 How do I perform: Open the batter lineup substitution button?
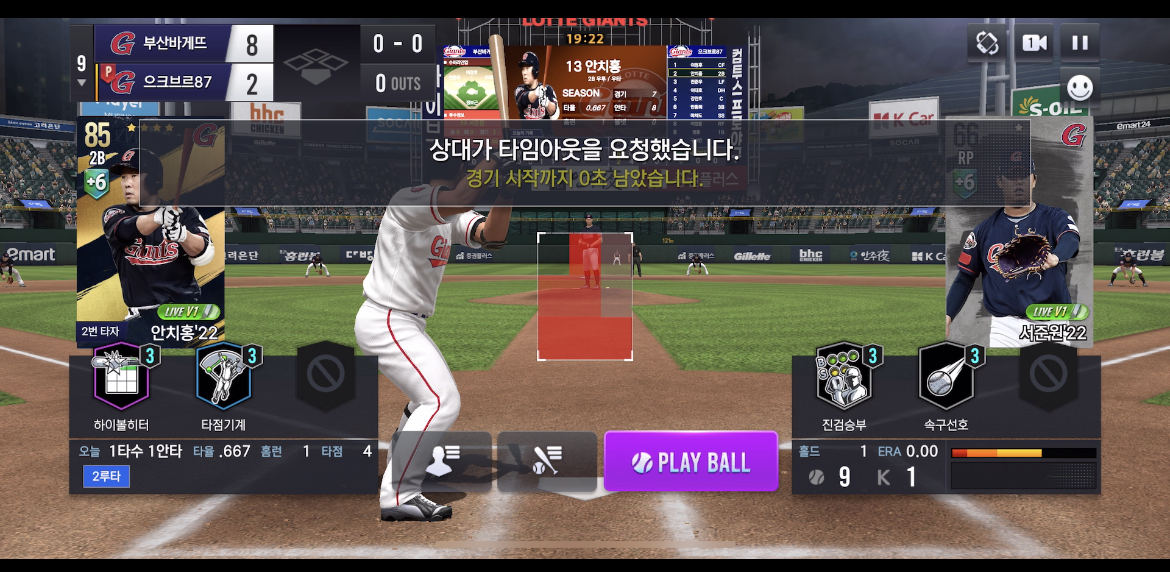coord(441,461)
